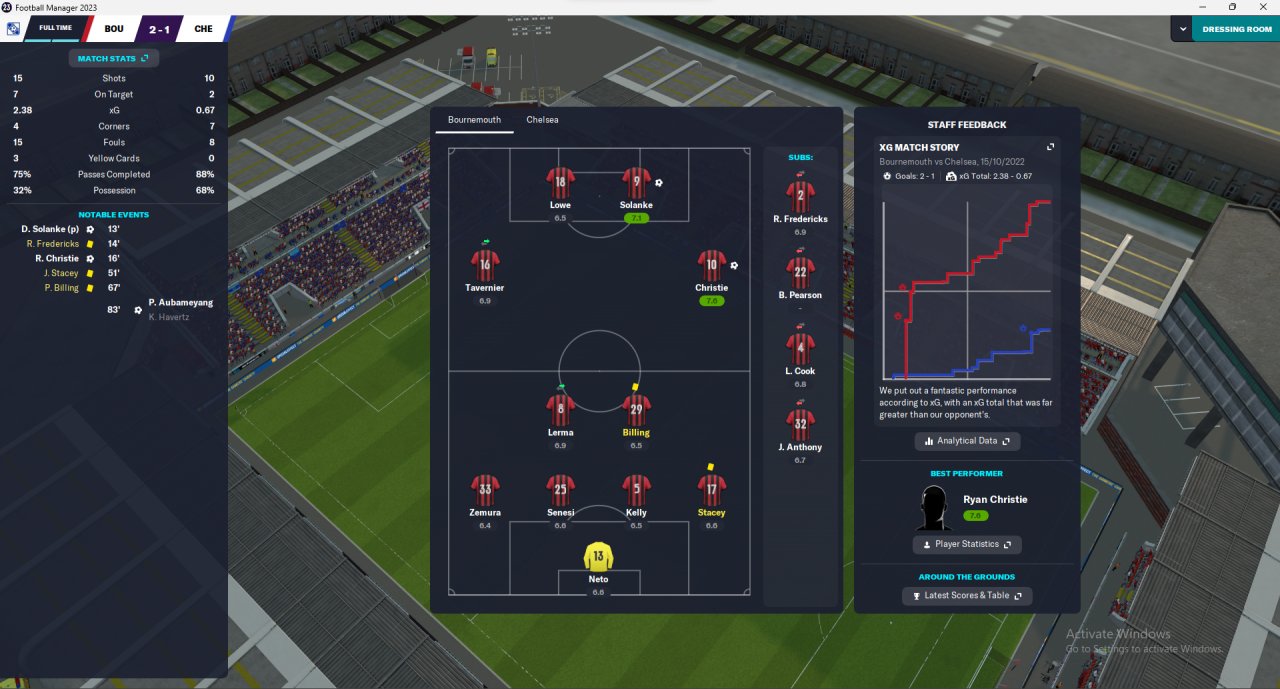The height and width of the screenshot is (689, 1280).
Task: Show Ryan Christie's Player Statistics
Action: tap(966, 544)
